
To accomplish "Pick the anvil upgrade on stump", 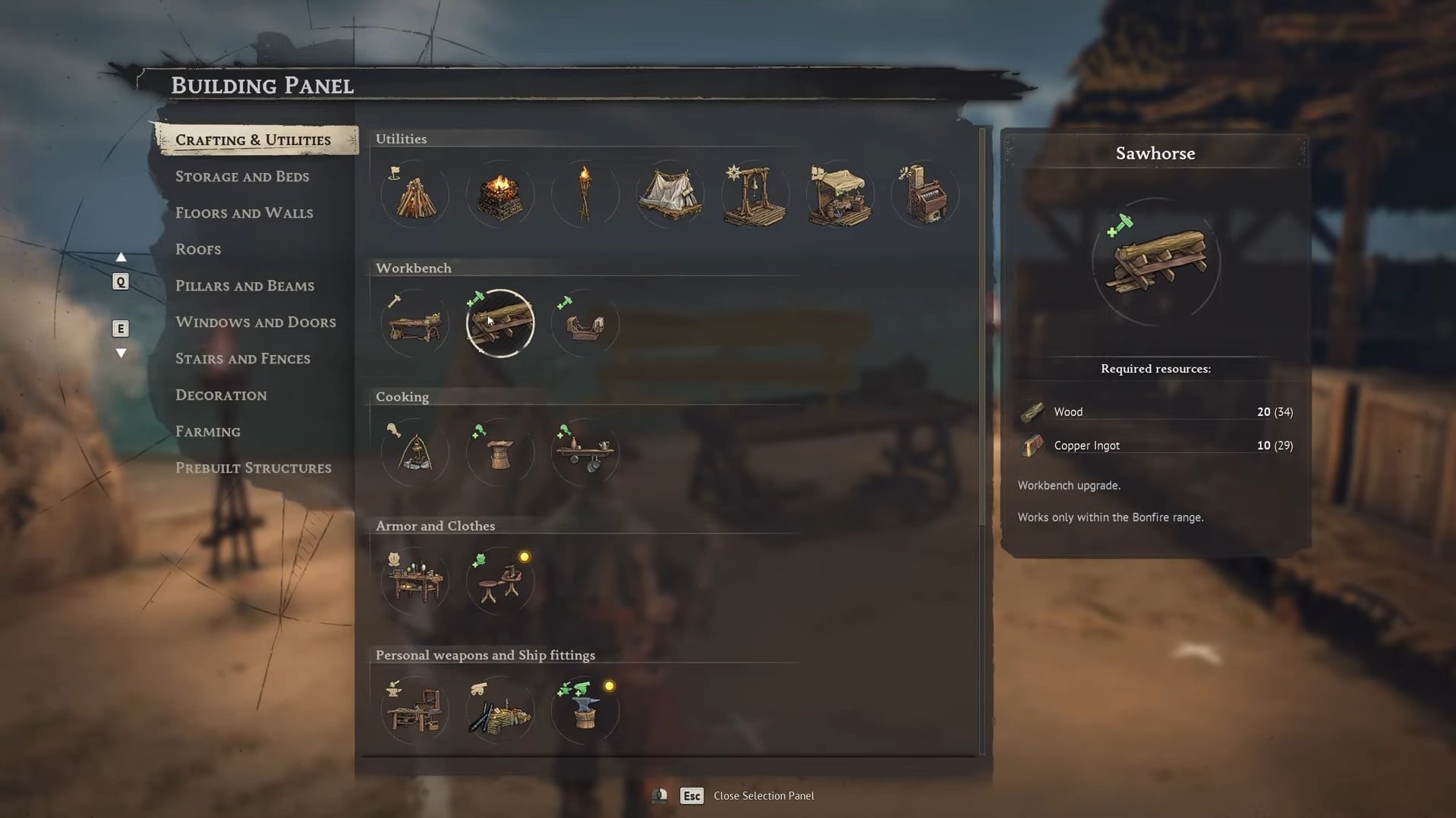I will pyautogui.click(x=585, y=711).
